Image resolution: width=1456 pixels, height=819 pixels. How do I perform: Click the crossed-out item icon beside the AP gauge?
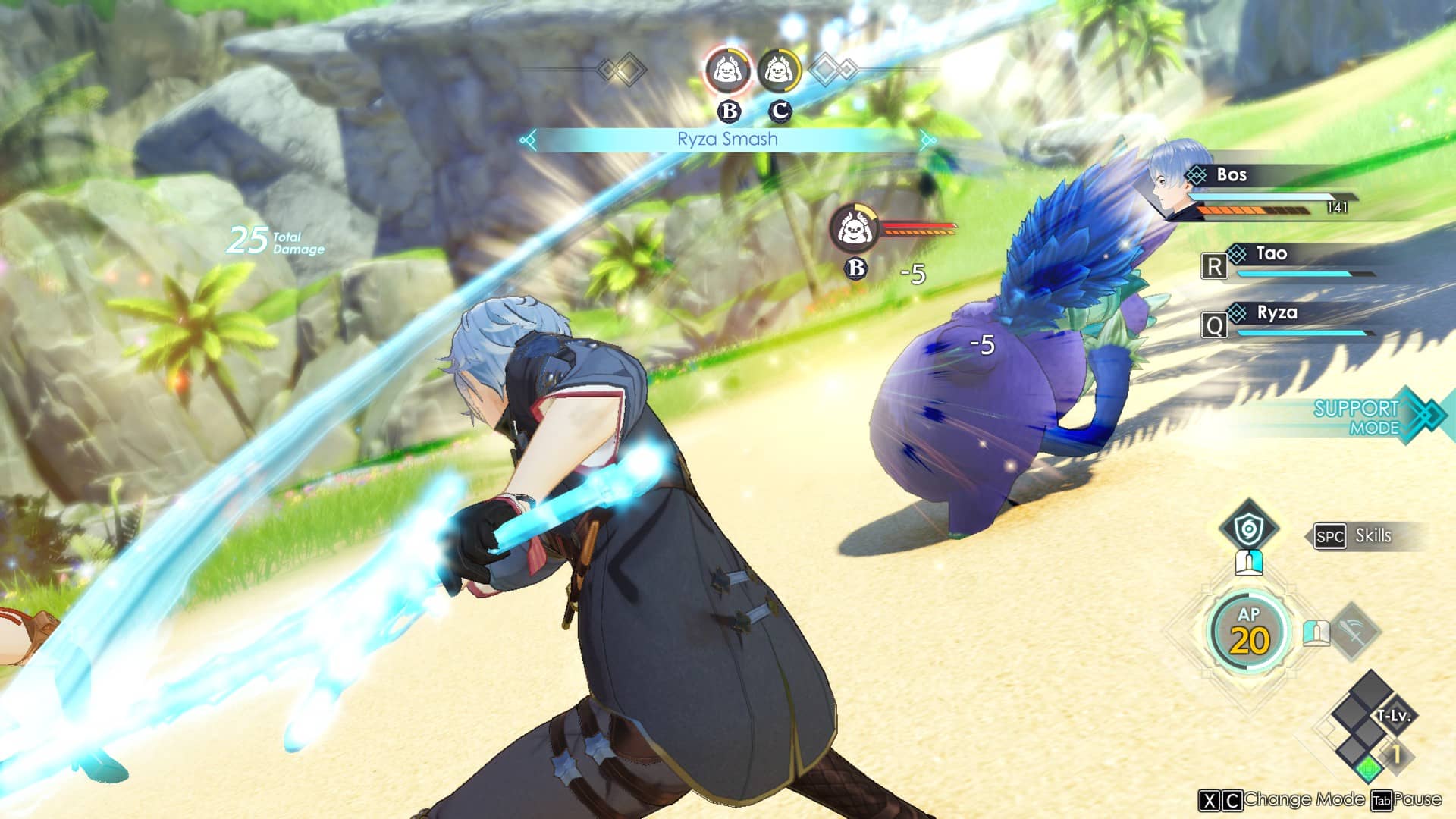pyautogui.click(x=1354, y=630)
